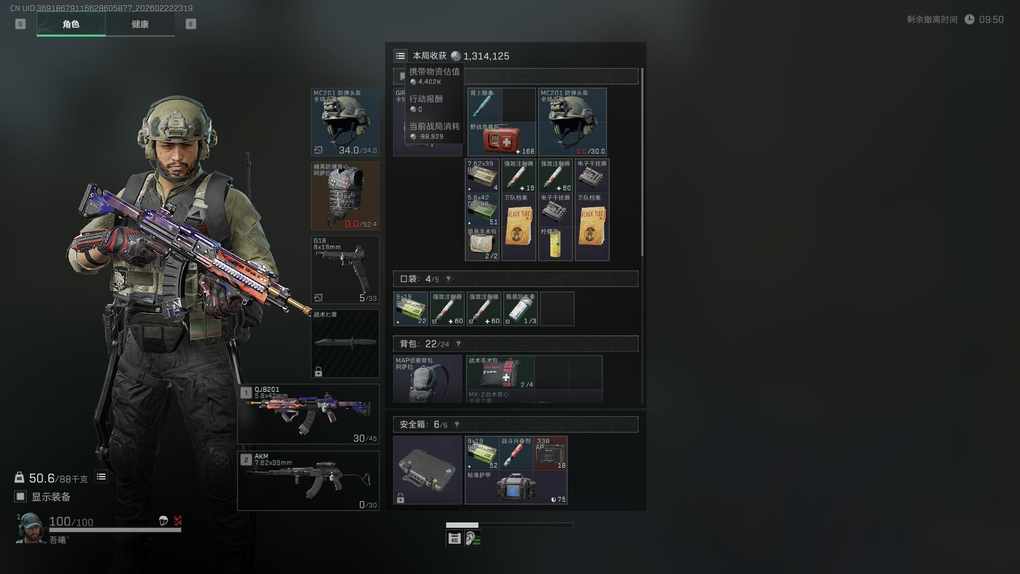Pick the yellow canister item in loot
This screenshot has width=1020, height=574.
[555, 244]
